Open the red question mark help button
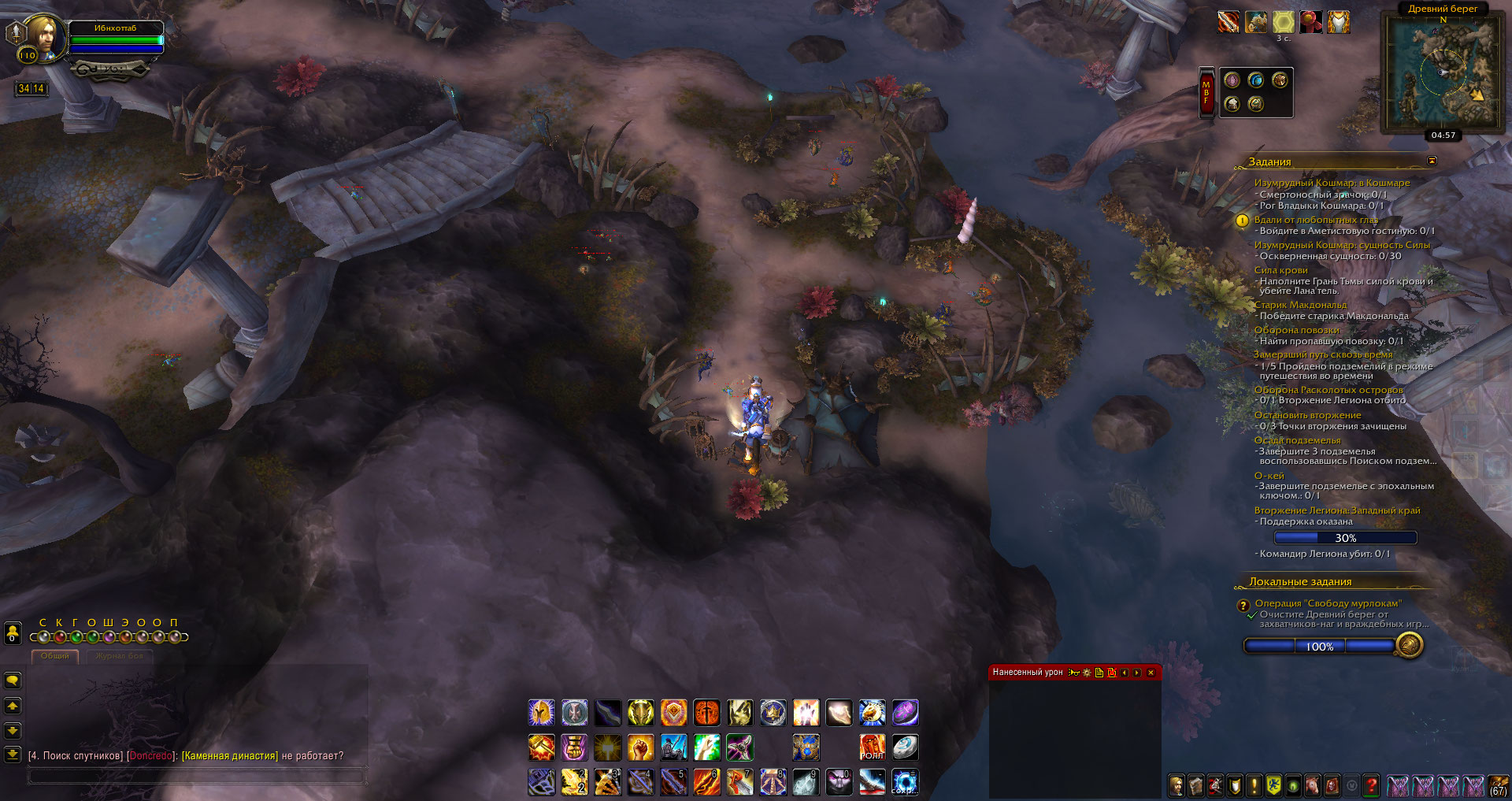The image size is (1512, 801). (x=1371, y=785)
